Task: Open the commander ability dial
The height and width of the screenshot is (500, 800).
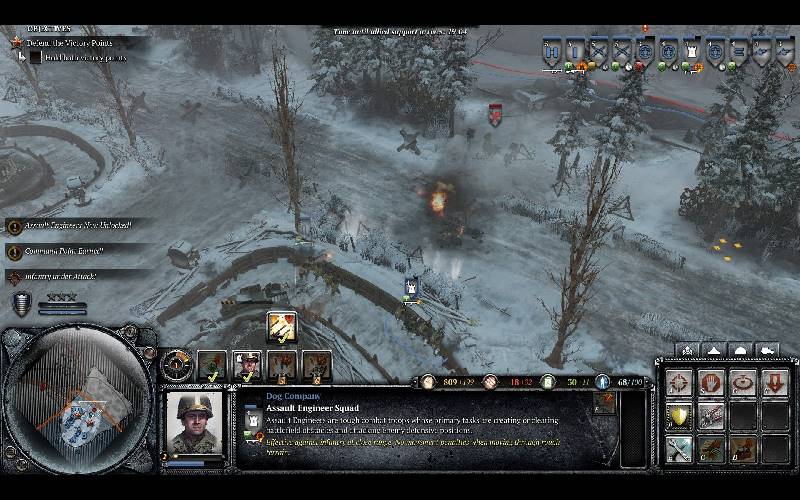Action: coord(176,362)
